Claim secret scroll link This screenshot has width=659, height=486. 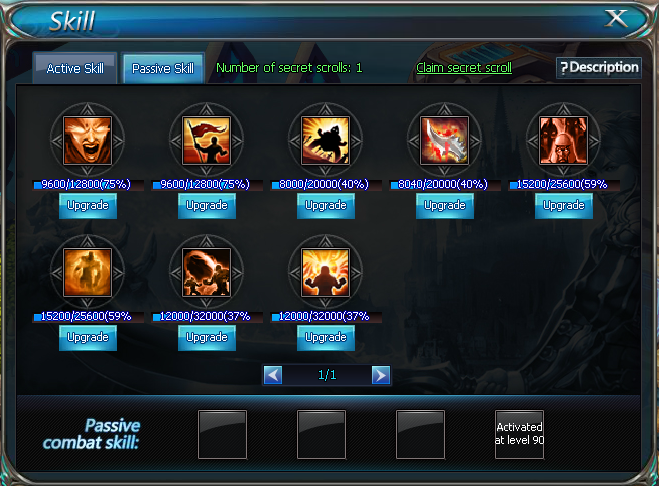click(x=464, y=68)
